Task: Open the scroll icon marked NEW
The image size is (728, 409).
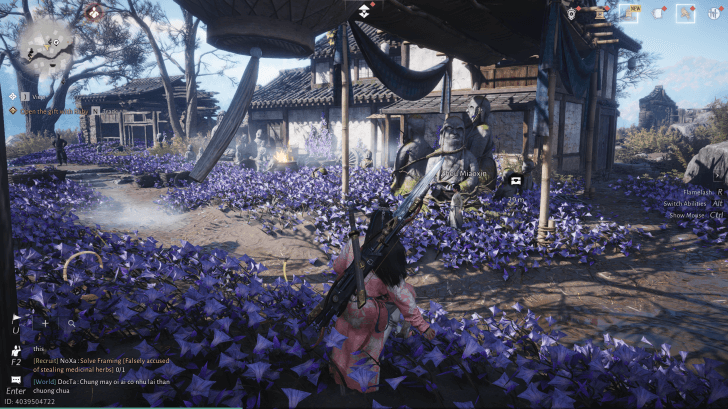Action: [x=629, y=13]
